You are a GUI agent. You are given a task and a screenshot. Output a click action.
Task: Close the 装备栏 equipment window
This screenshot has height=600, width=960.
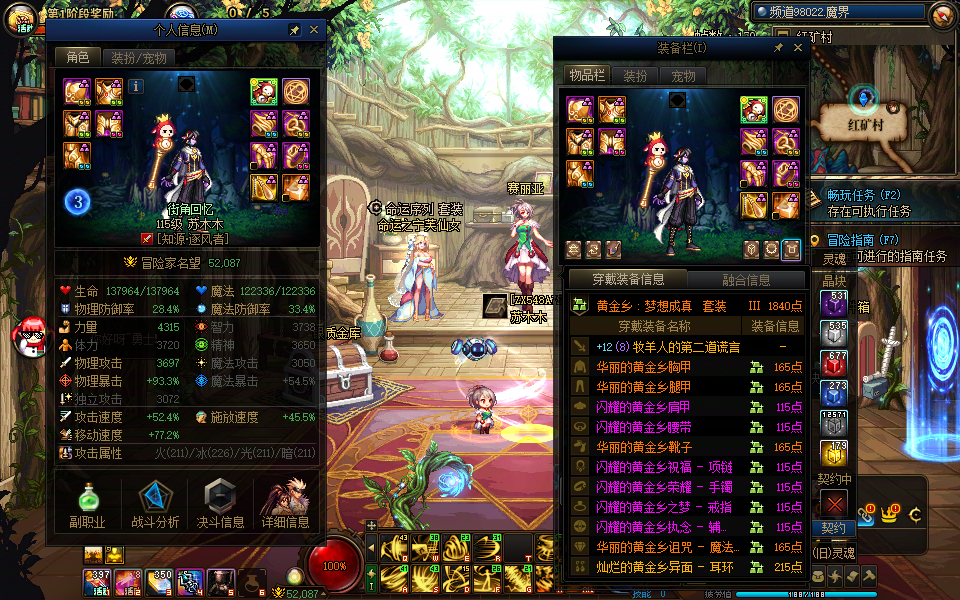tap(797, 47)
